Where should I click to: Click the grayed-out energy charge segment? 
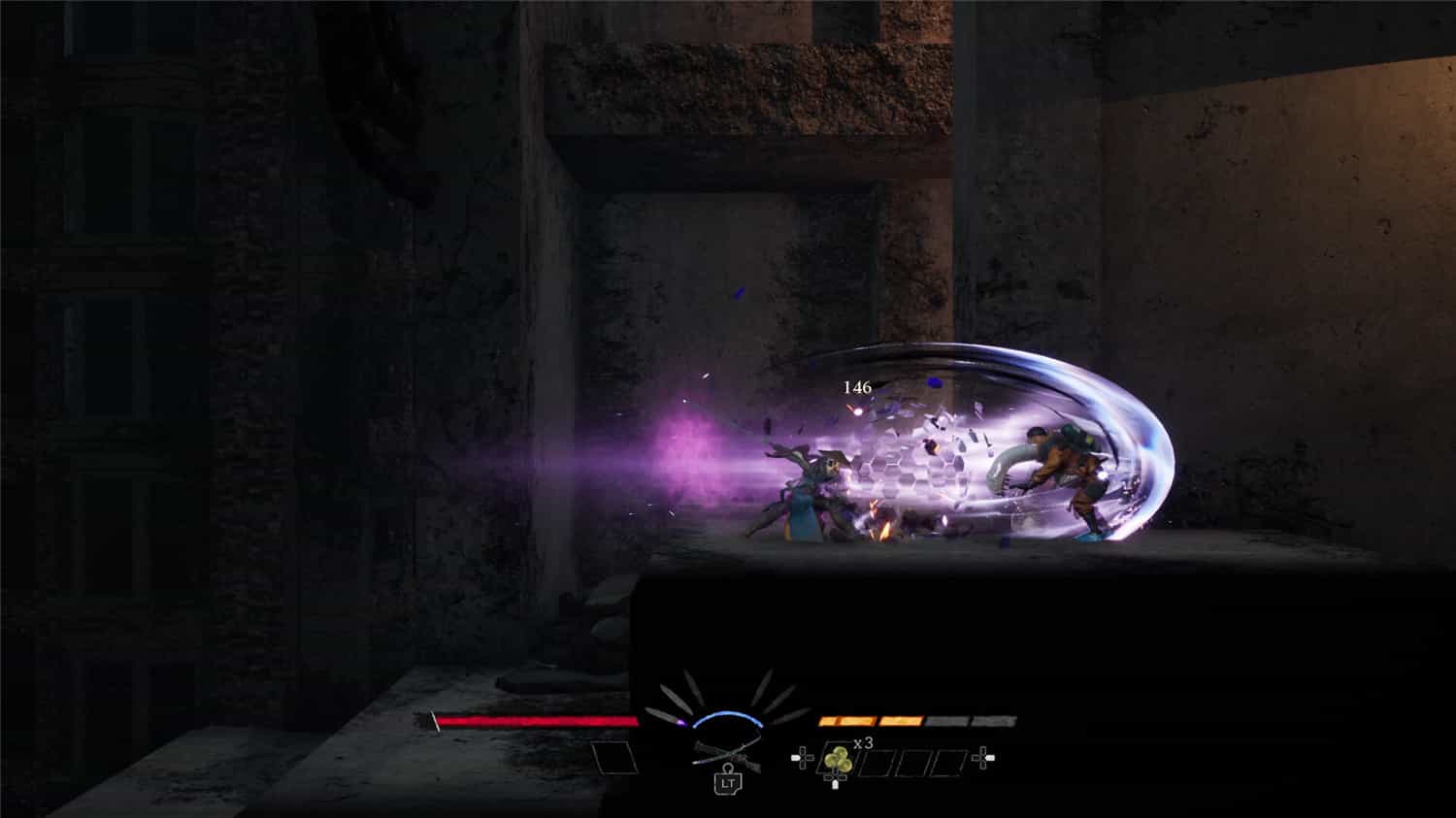pyautogui.click(x=949, y=720)
